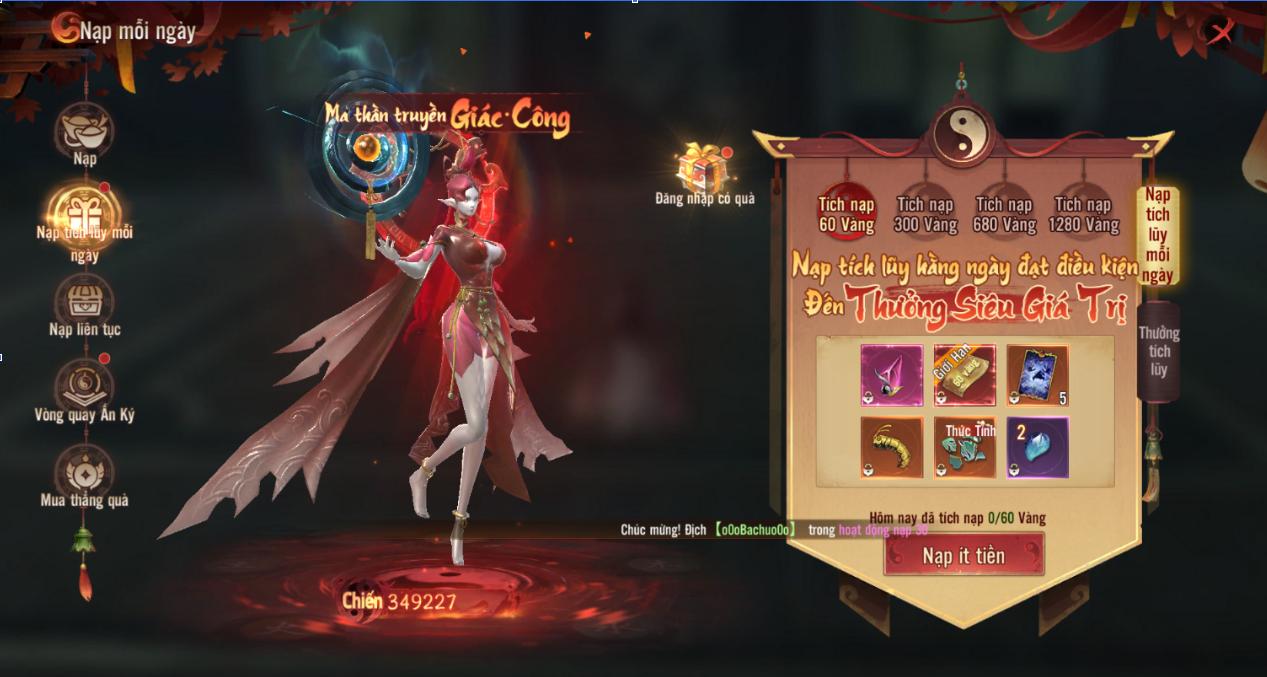The height and width of the screenshot is (677, 1267).
Task: Go to Vòng quay Ấn Ký
Action: tap(84, 385)
